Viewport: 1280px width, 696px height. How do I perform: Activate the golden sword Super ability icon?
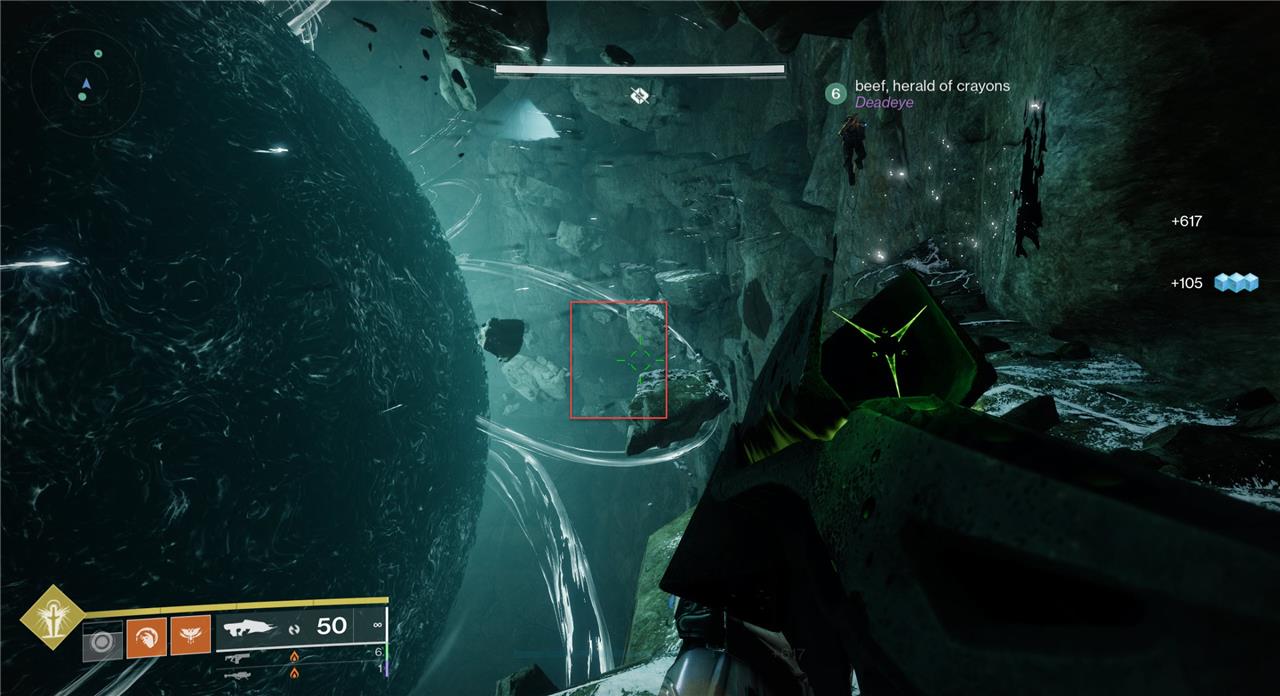52,616
